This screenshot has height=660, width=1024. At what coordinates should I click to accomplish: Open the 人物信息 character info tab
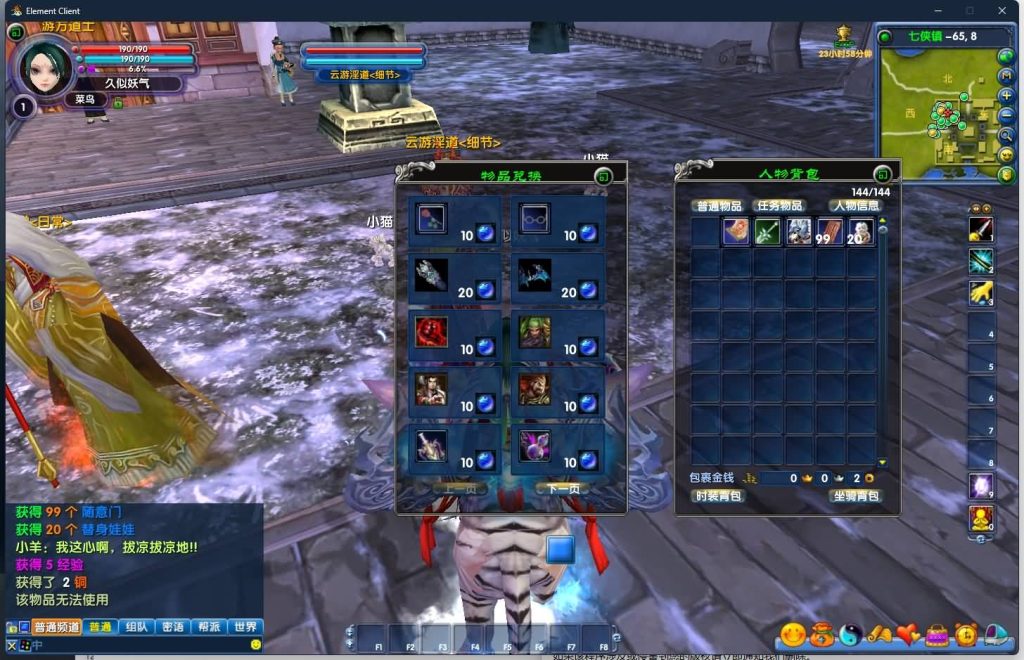[x=857, y=206]
